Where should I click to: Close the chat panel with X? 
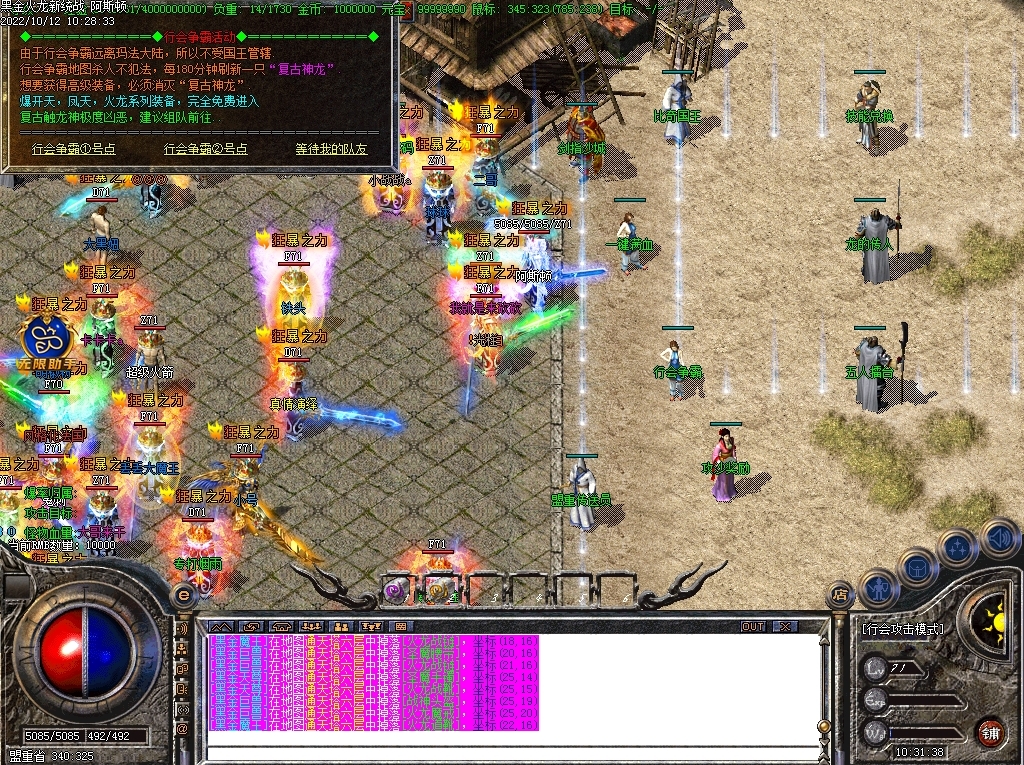tap(786, 627)
